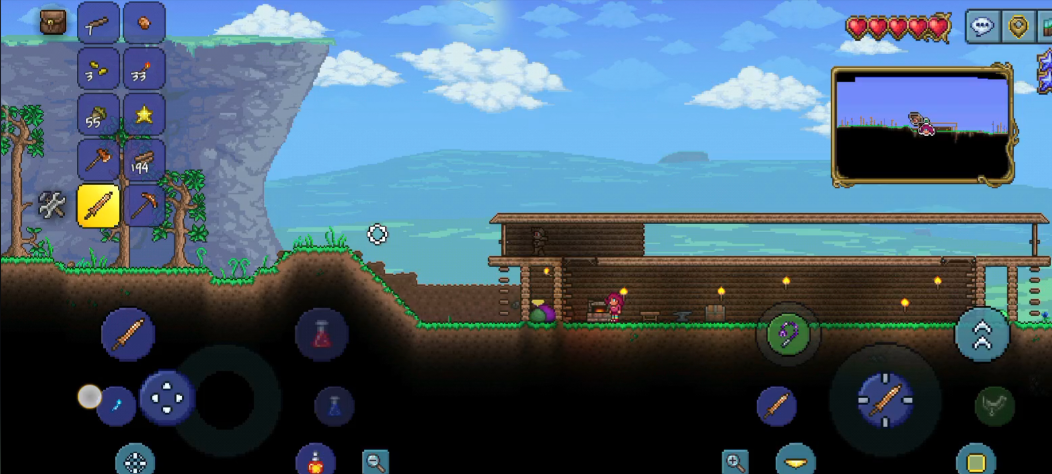Image resolution: width=1052 pixels, height=474 pixels.
Task: Open the crossed hammer and wrench settings
Action: click(x=52, y=206)
